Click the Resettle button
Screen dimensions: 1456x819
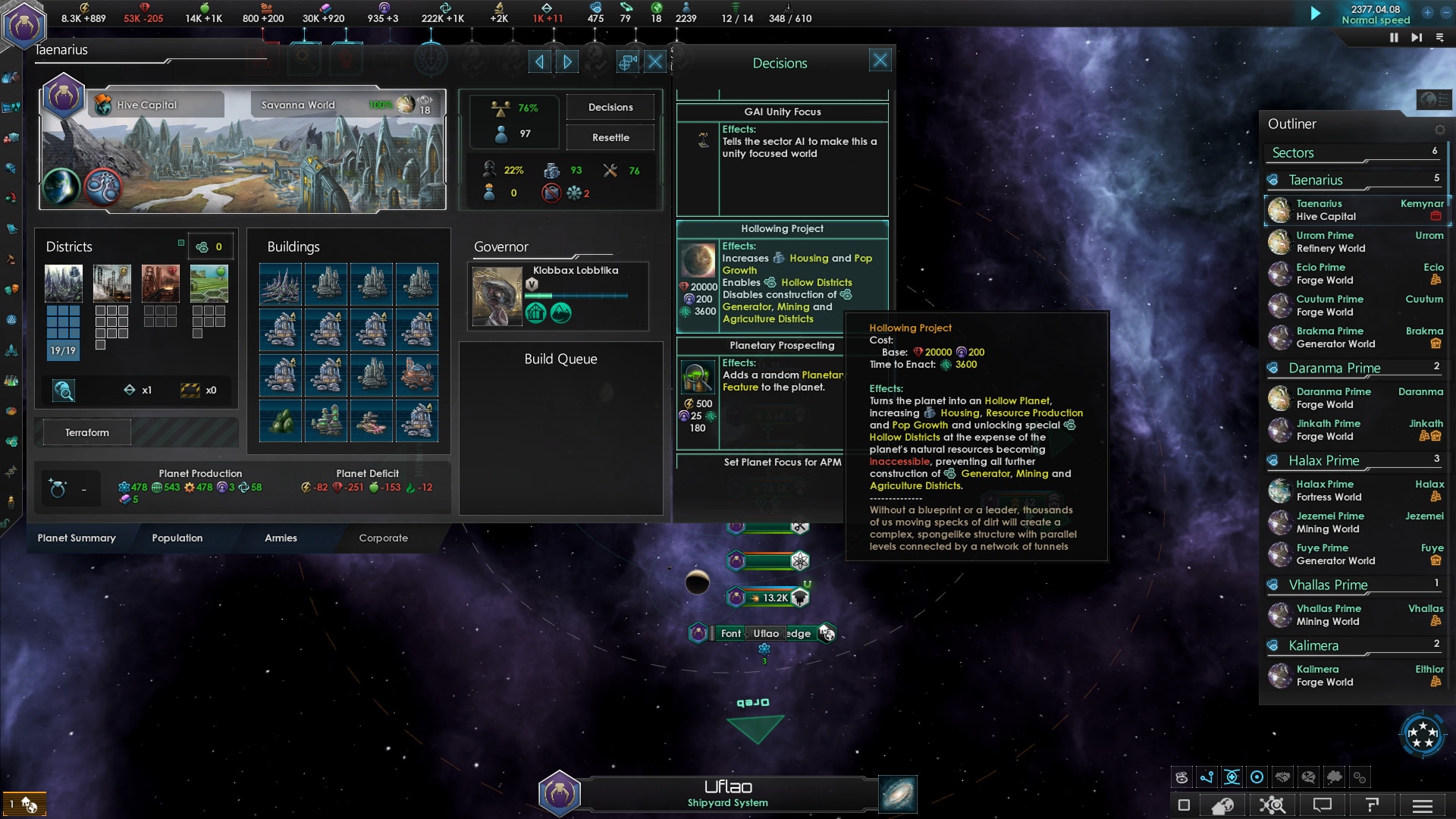point(610,138)
